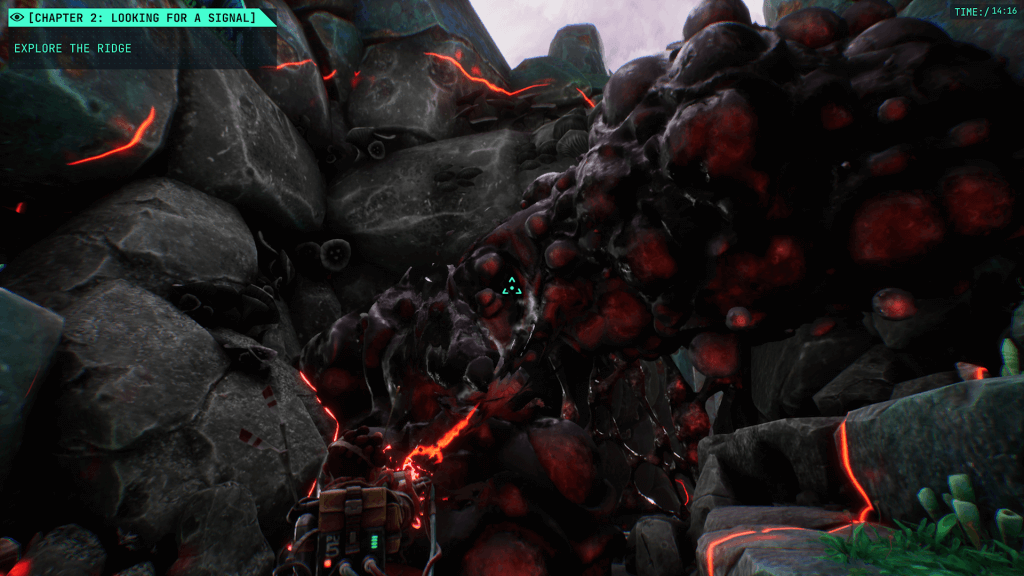Click the Explore the Ridge objective
The image size is (1024, 576).
click(73, 48)
